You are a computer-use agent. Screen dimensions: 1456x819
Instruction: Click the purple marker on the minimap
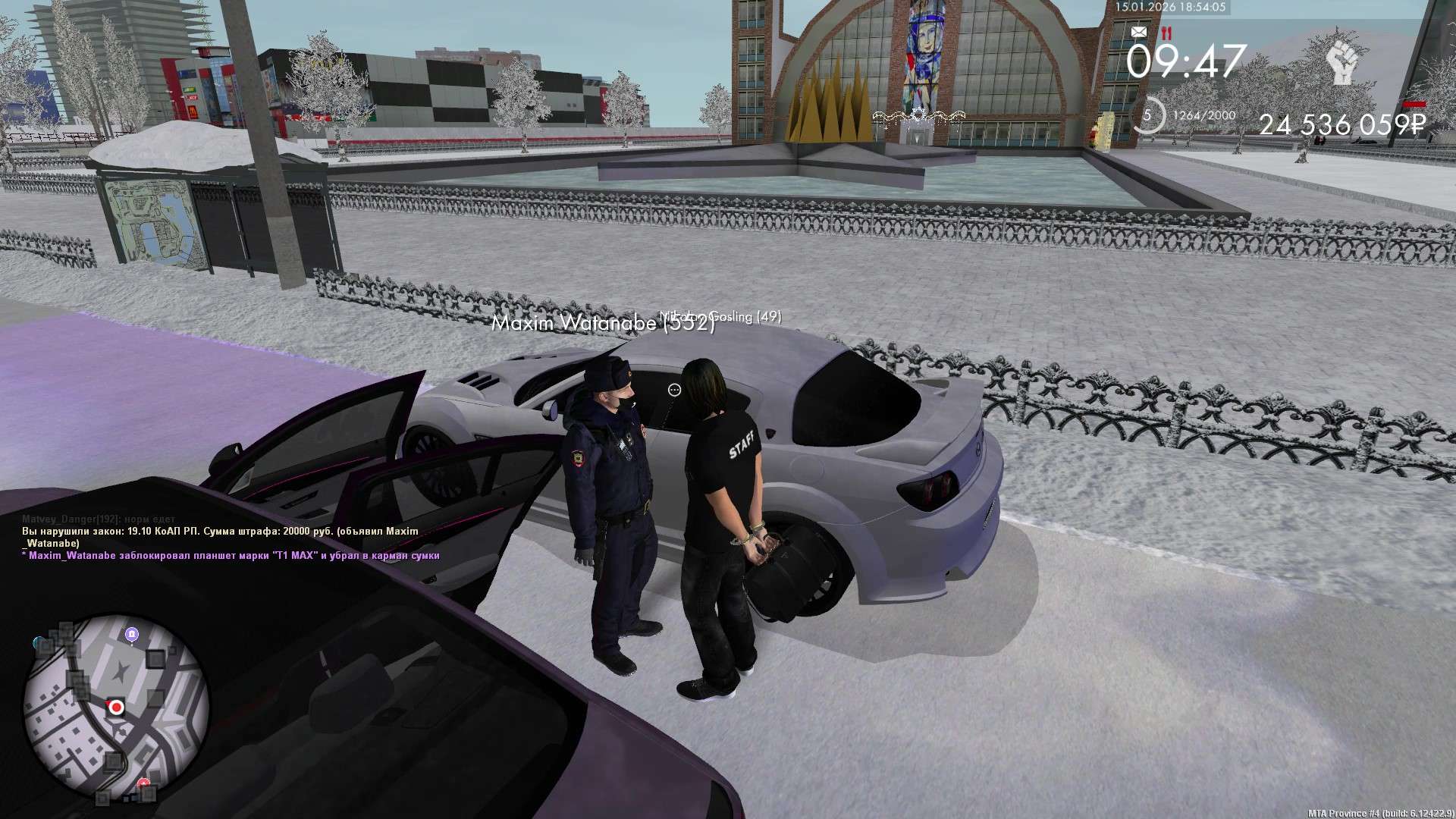[x=132, y=634]
